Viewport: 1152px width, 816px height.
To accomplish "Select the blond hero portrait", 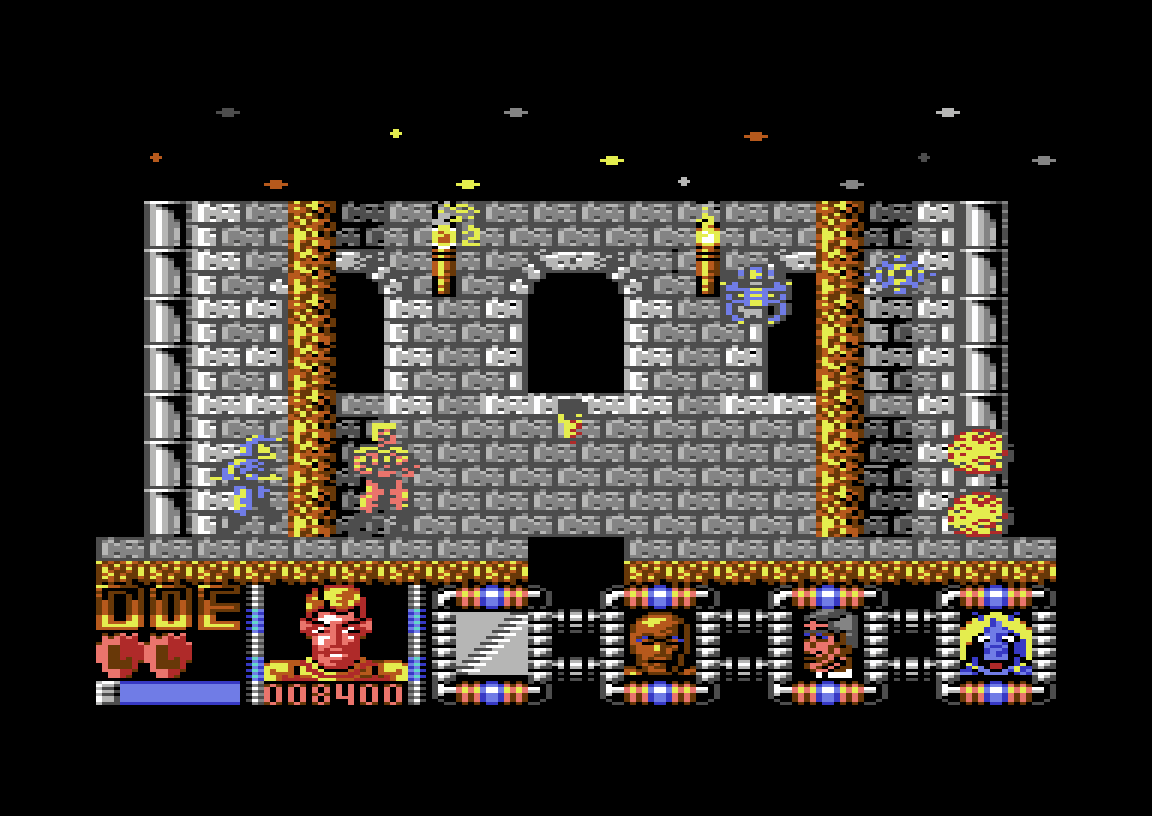I will point(335,633).
